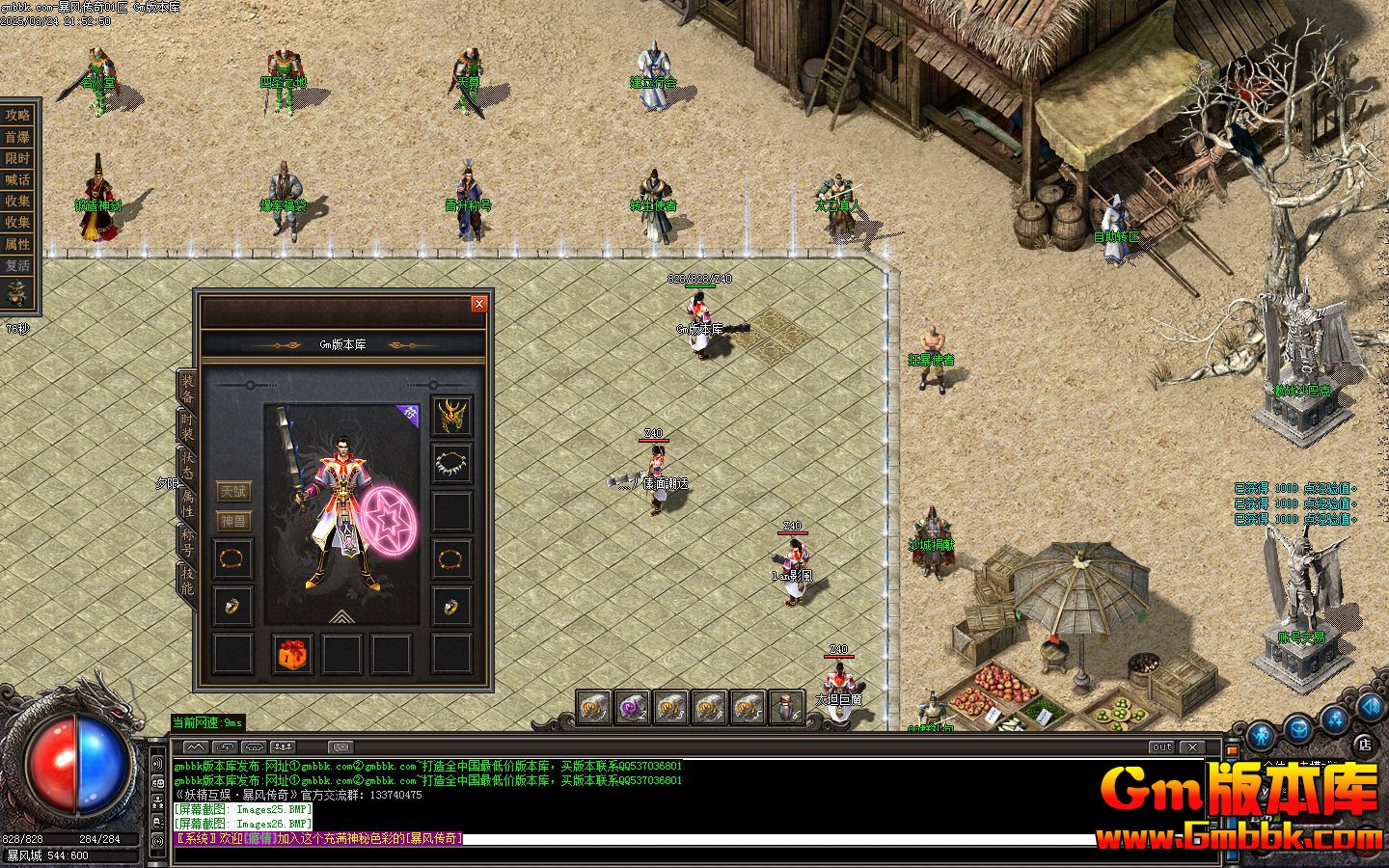
Task: Open the 限时 limited-time menu entry
Action: point(18,158)
